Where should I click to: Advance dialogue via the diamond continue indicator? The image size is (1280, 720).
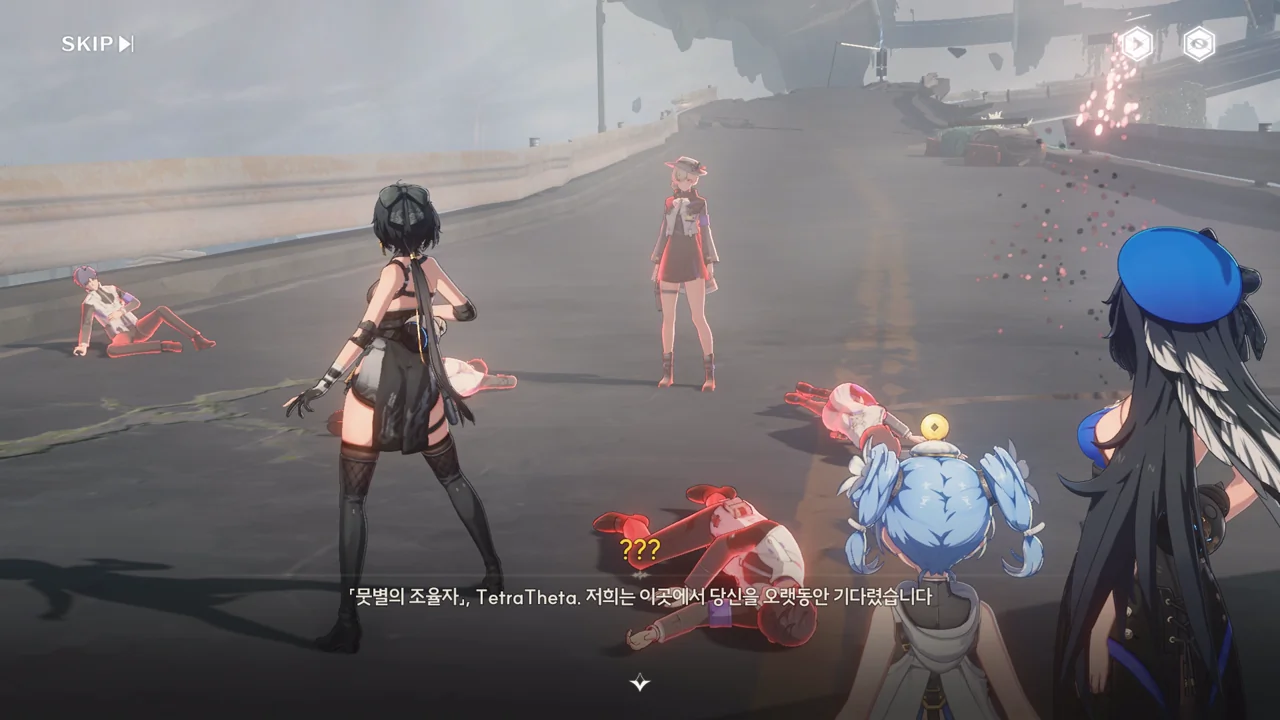[640, 683]
